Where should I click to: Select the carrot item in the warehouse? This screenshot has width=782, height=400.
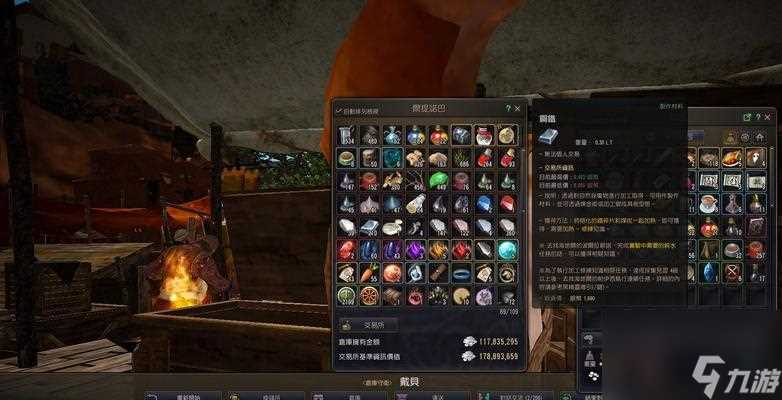368,272
